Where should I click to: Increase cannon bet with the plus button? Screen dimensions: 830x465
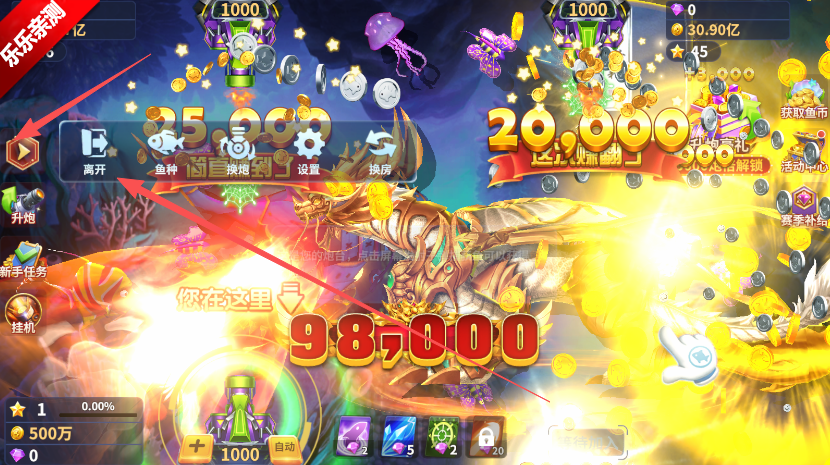pos(197,447)
